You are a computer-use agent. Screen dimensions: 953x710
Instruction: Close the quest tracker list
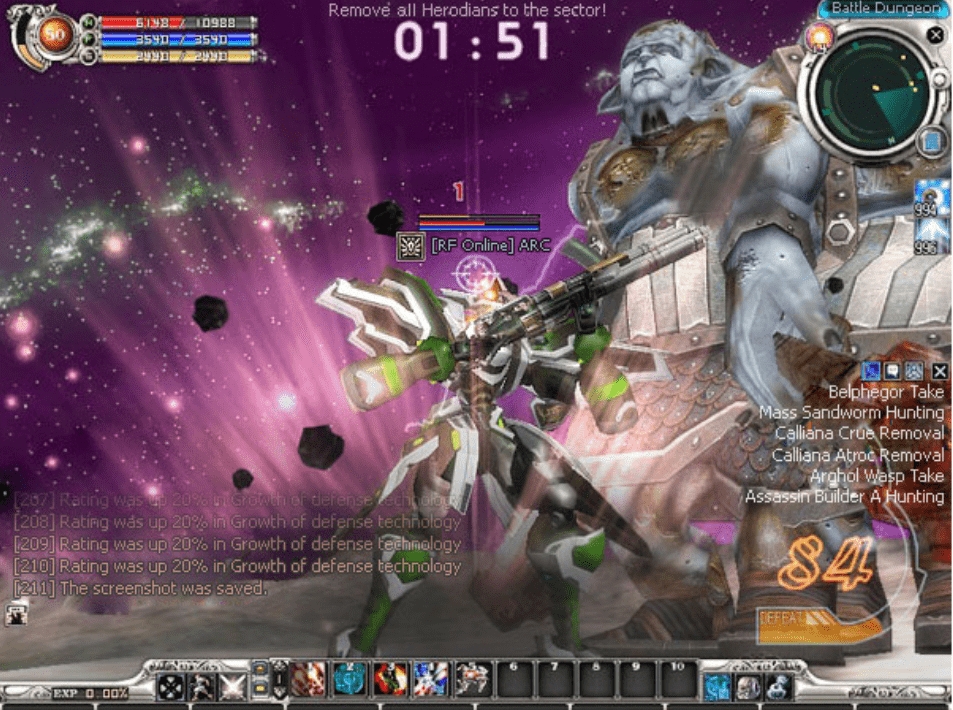[x=939, y=372]
